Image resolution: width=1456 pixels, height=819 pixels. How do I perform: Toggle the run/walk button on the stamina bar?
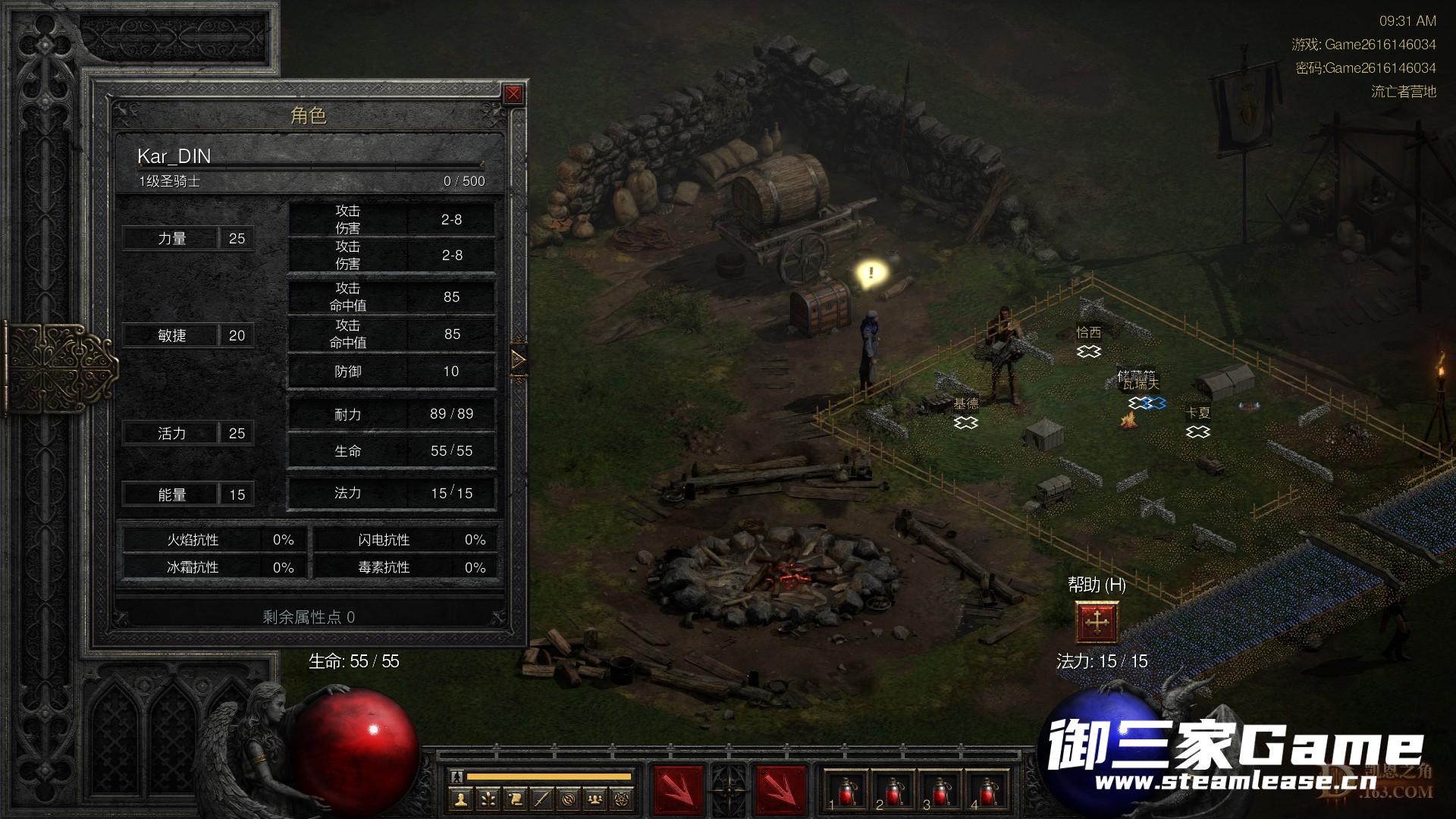pos(457,777)
